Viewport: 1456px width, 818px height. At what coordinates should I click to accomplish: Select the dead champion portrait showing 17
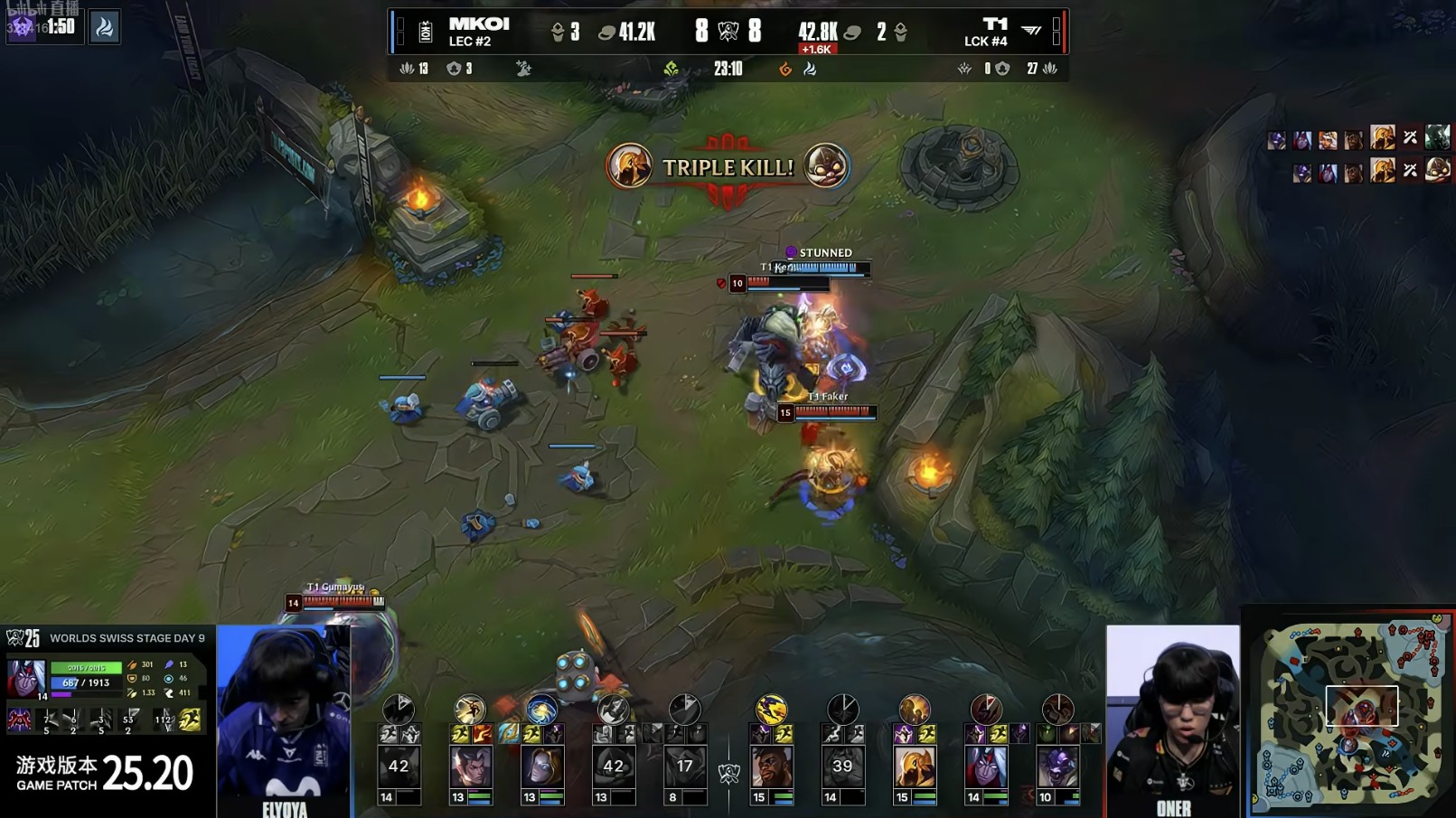(684, 767)
